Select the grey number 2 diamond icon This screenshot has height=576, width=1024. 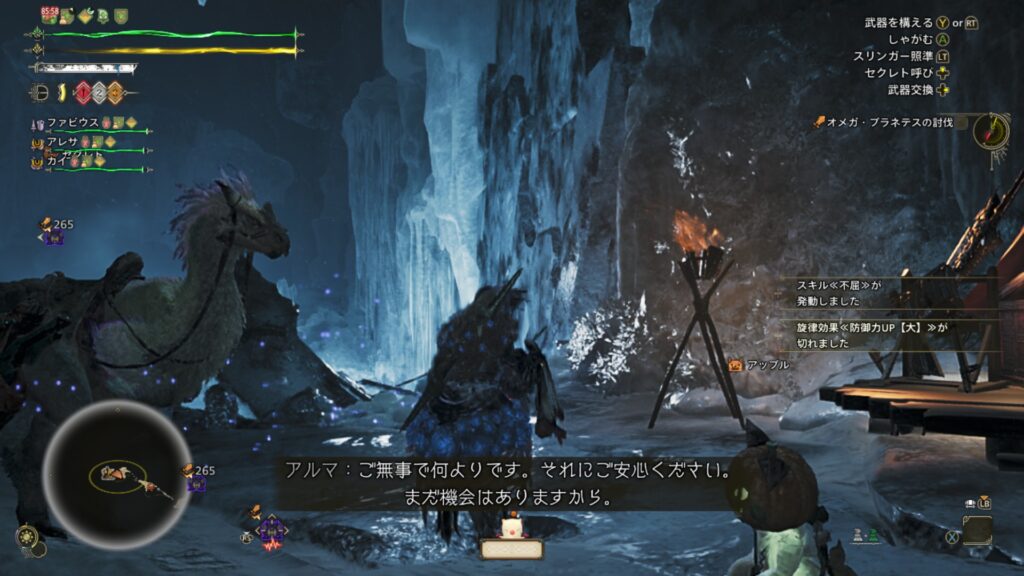[x=98, y=93]
